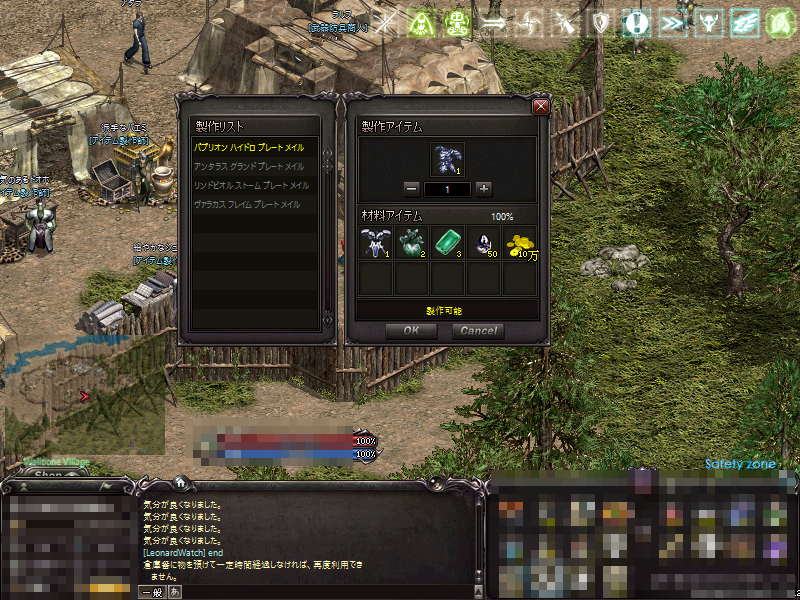Confirm crafting with the OK button

[x=411, y=331]
